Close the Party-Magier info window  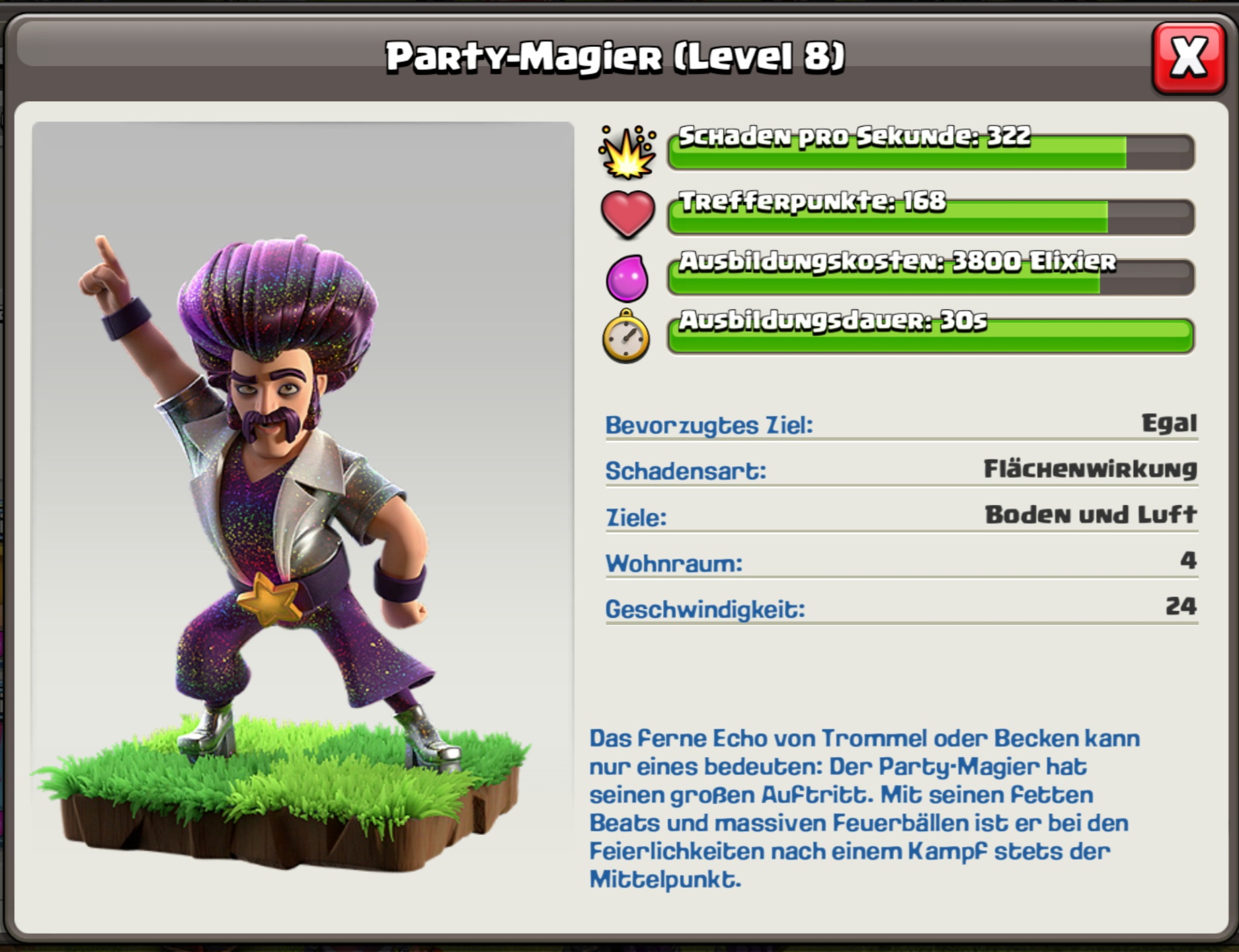pos(1188,58)
